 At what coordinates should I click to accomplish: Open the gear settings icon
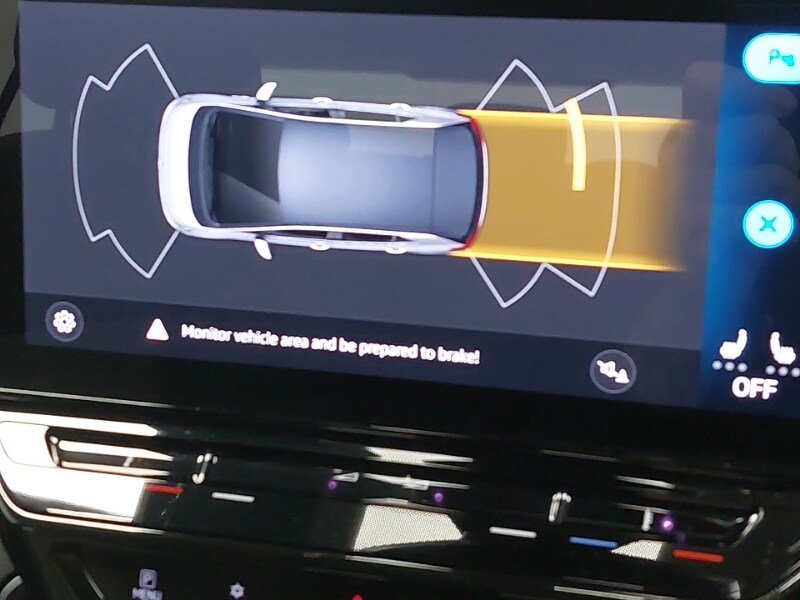pyautogui.click(x=66, y=321)
